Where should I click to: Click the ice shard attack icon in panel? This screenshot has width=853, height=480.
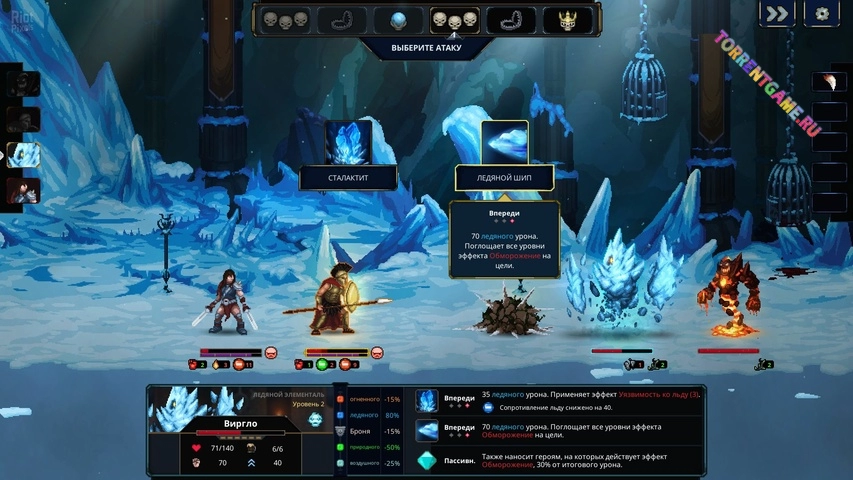[x=427, y=431]
